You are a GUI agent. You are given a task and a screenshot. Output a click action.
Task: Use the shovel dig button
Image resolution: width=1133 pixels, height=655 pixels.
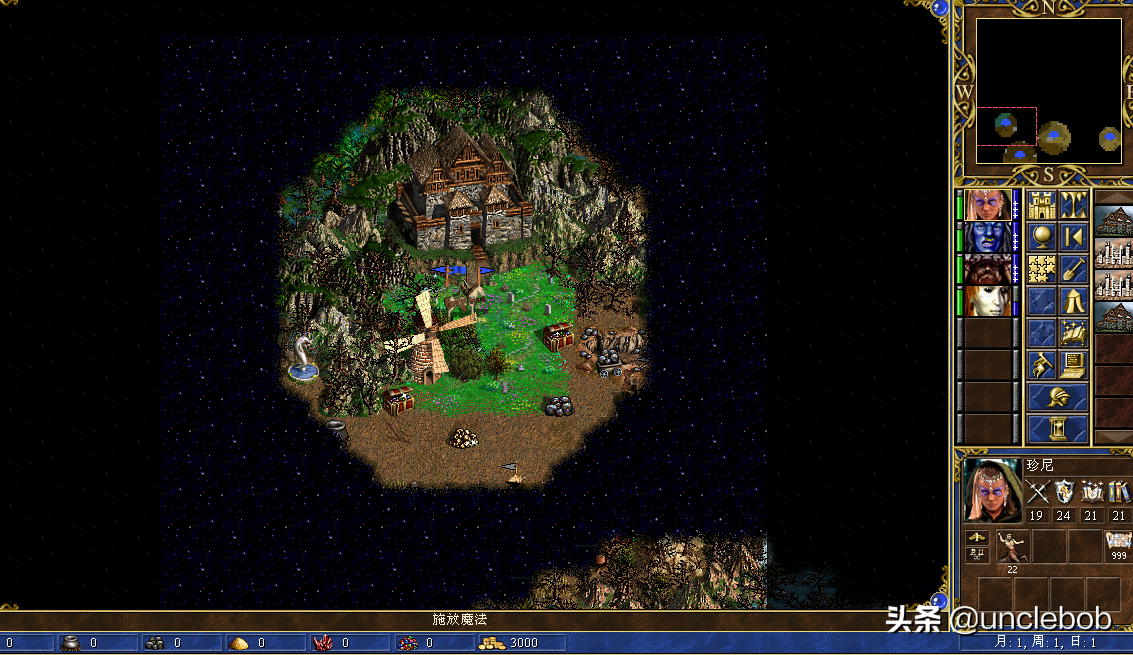1074,269
